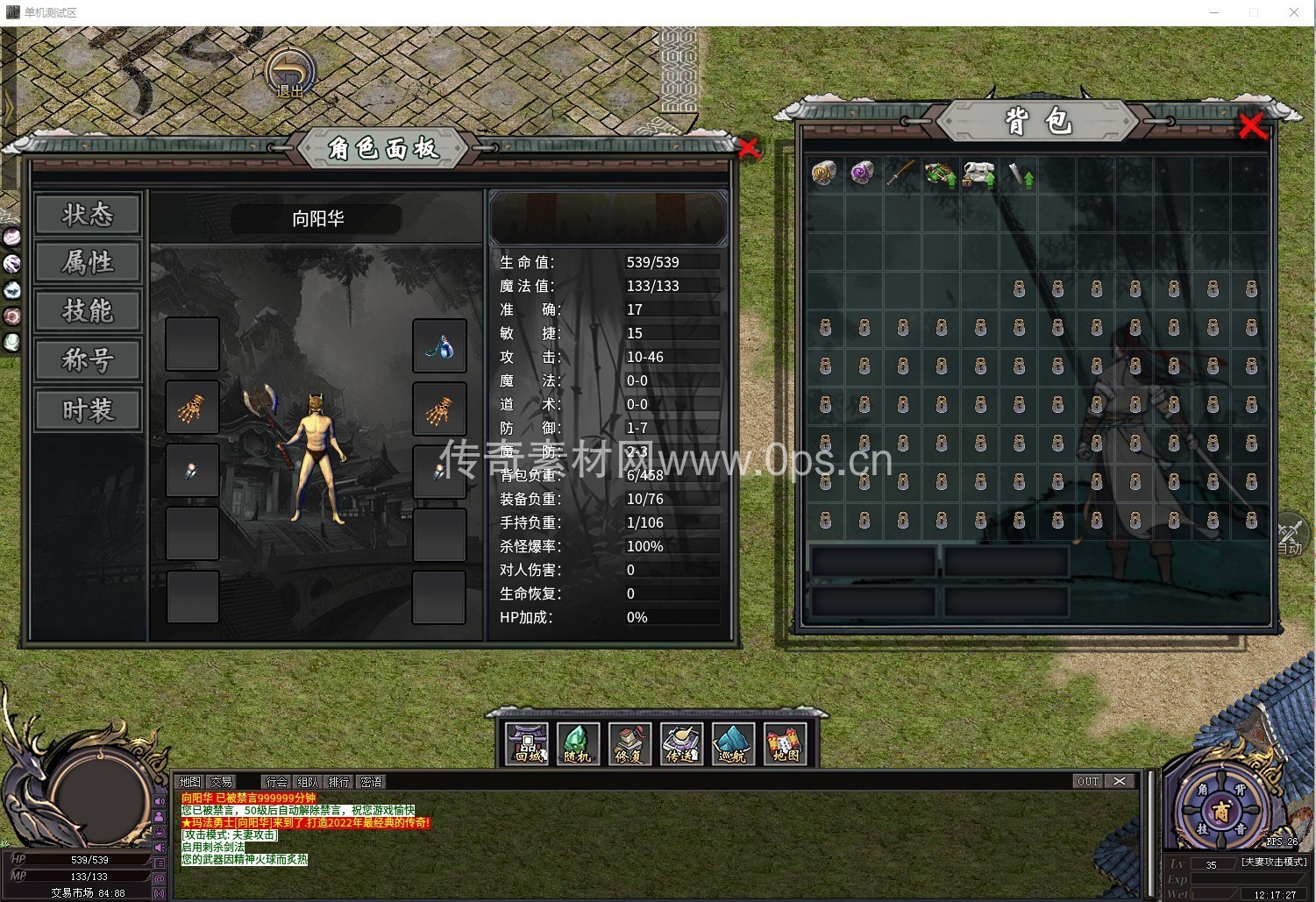Image resolution: width=1316 pixels, height=902 pixels.
Task: Open the 属性 (Attributes) tab
Action: pos(88,263)
